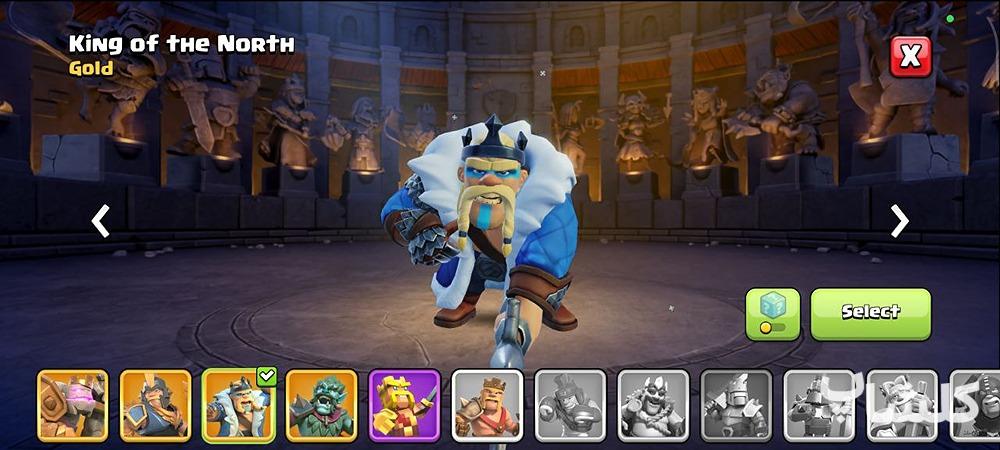Open the blue cube scenery toggle button
Screen dimensions: 1000x450
pyautogui.click(x=772, y=314)
